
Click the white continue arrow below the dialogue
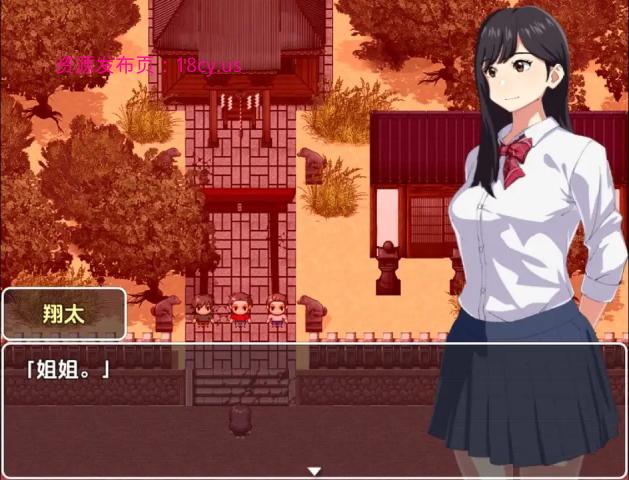[x=314, y=470]
